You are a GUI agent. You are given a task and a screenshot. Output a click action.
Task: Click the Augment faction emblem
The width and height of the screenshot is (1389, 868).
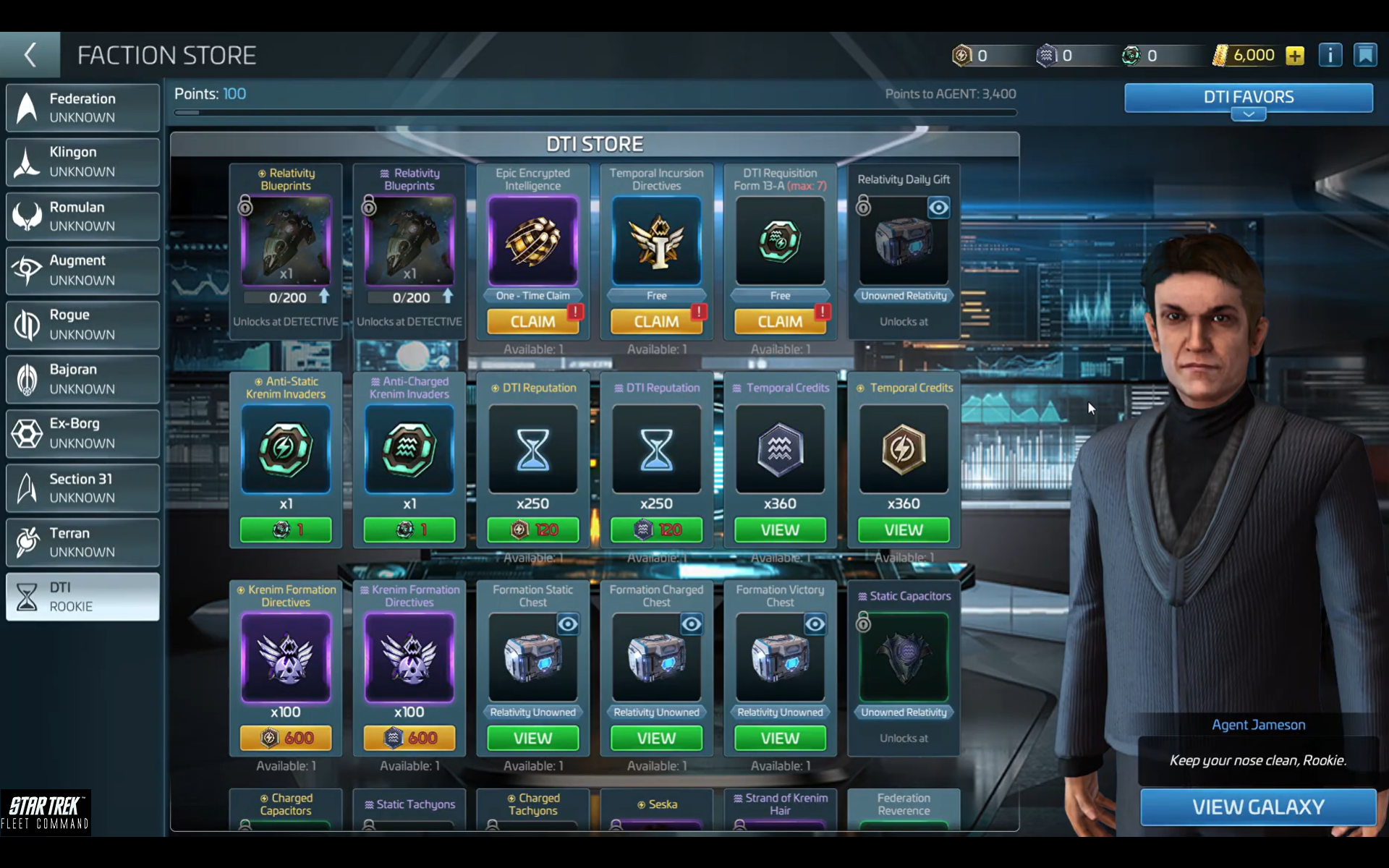coord(27,270)
